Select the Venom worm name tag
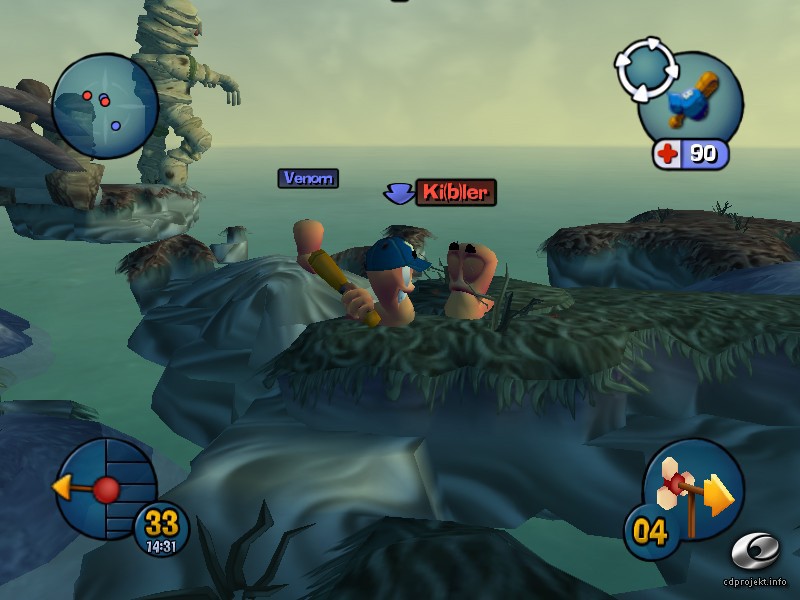Image resolution: width=800 pixels, height=600 pixels. click(x=308, y=178)
